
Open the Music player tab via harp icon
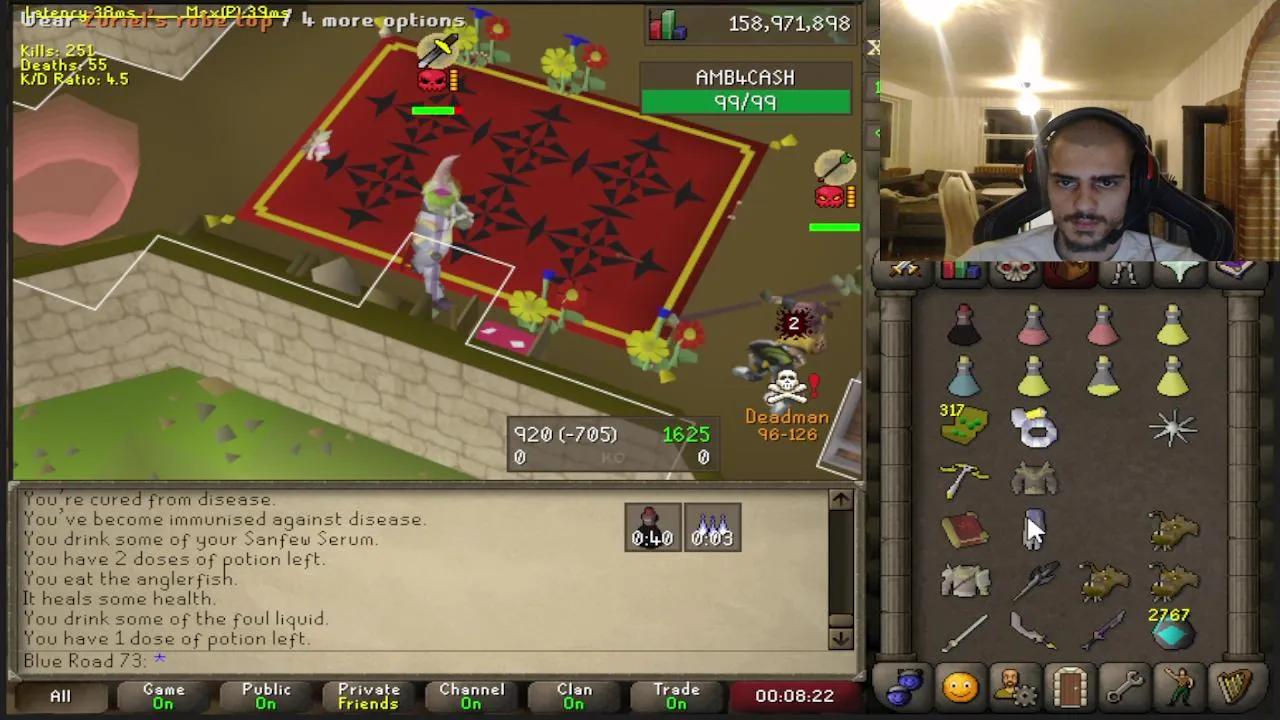1235,686
